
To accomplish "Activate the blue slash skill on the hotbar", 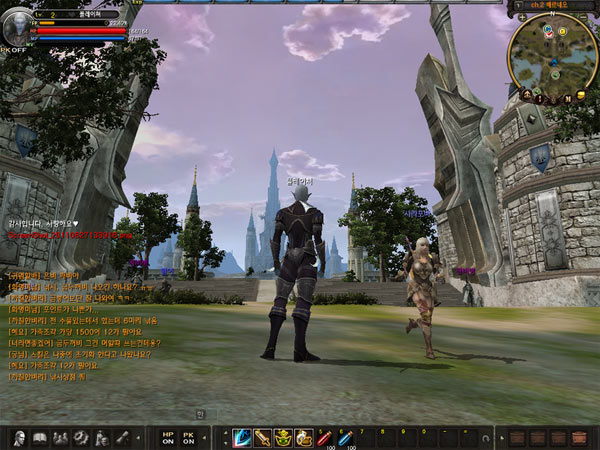I will 242,437.
